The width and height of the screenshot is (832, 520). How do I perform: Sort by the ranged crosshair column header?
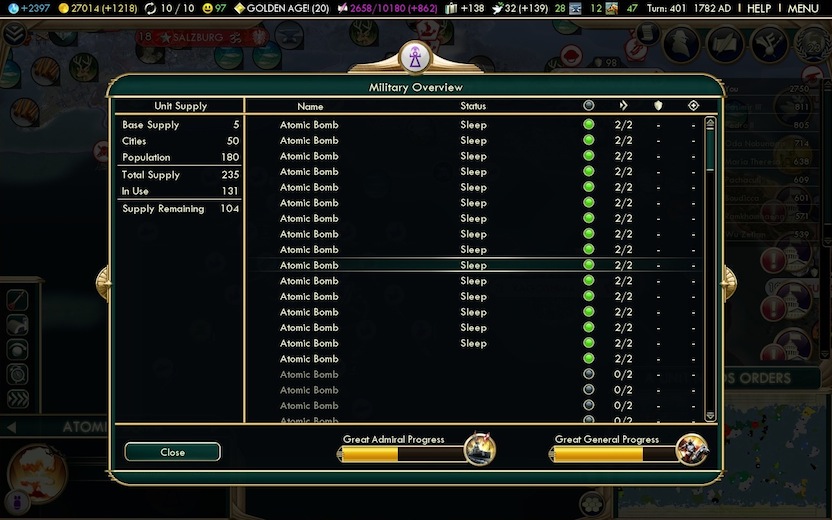693,105
